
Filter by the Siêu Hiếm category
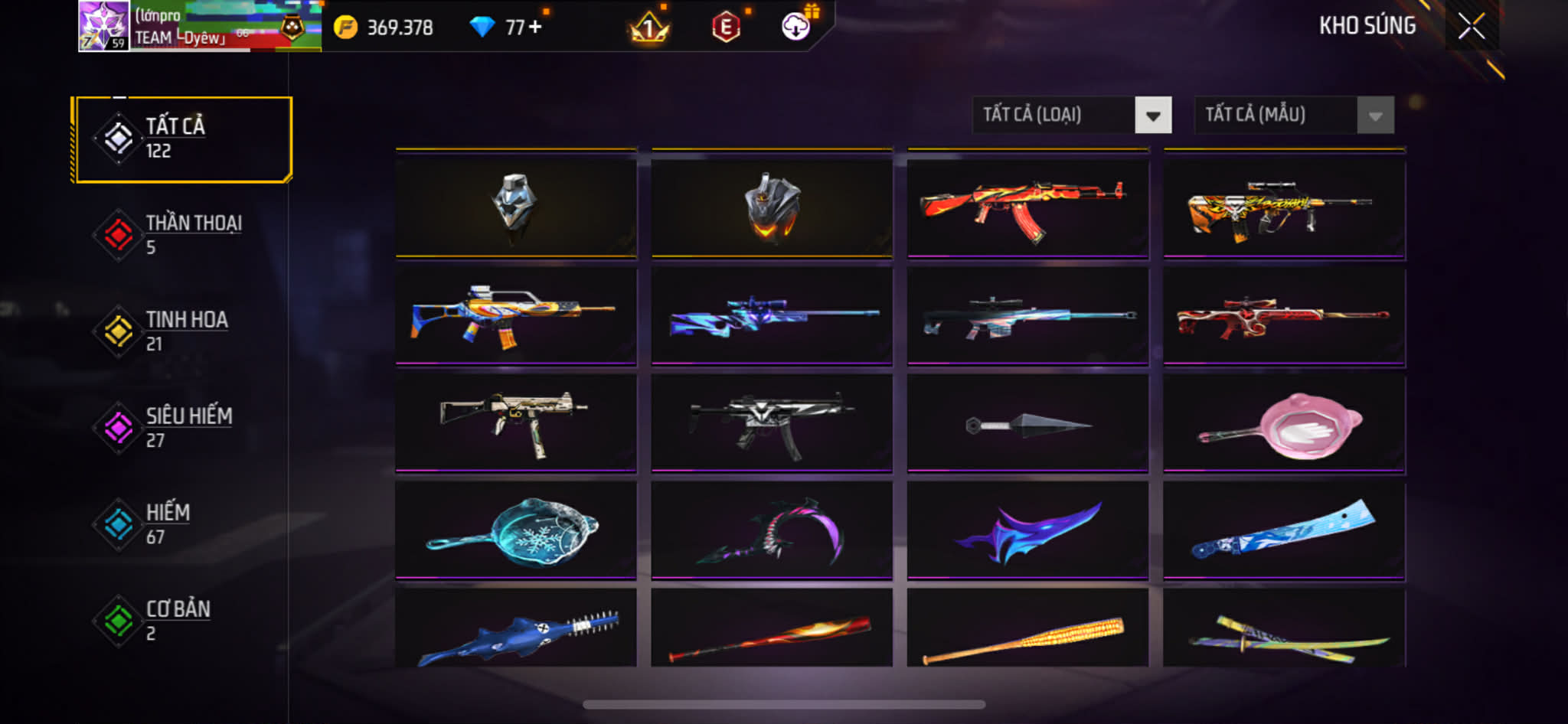point(182,428)
